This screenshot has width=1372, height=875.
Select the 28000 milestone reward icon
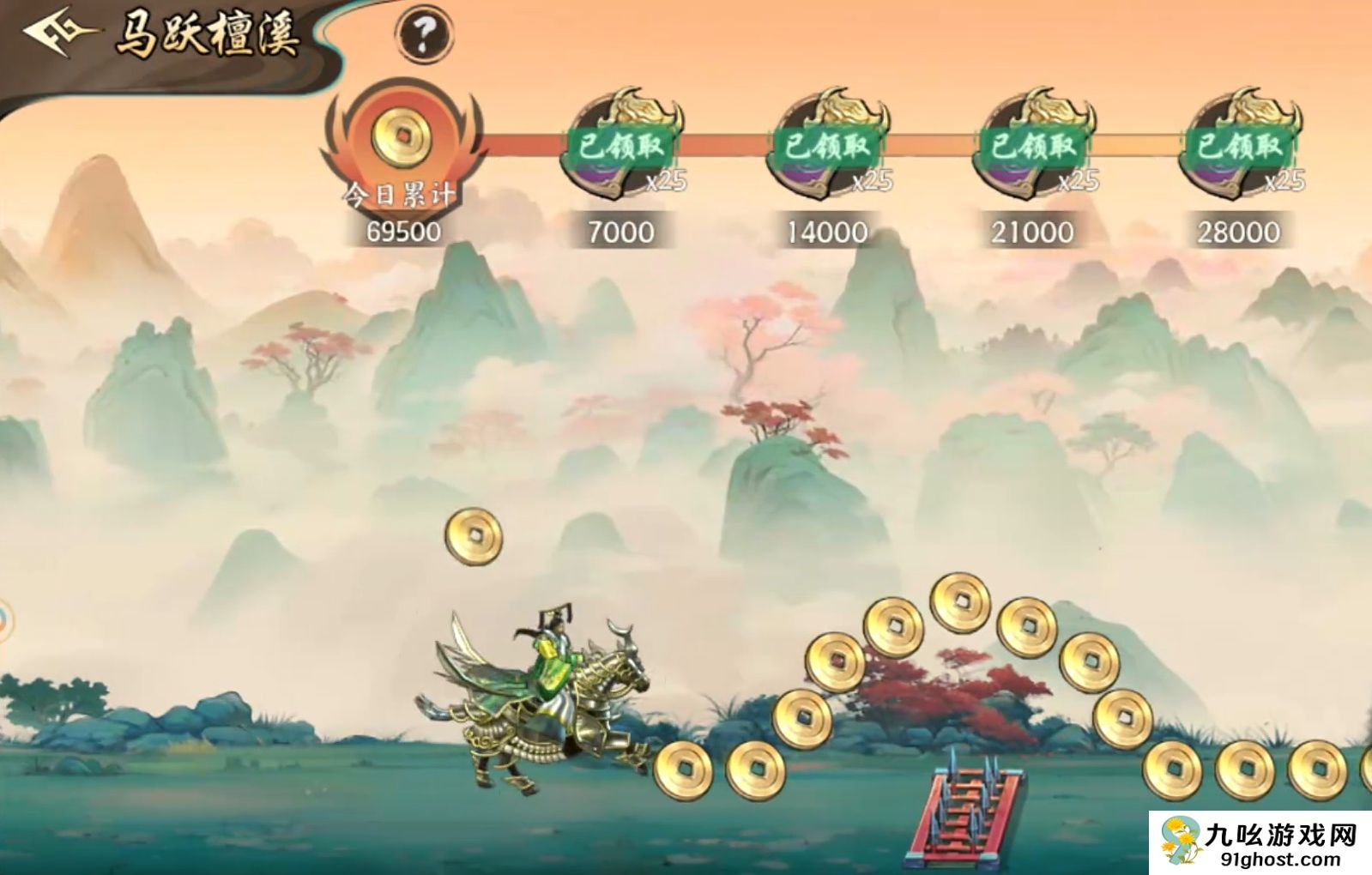click(1239, 144)
